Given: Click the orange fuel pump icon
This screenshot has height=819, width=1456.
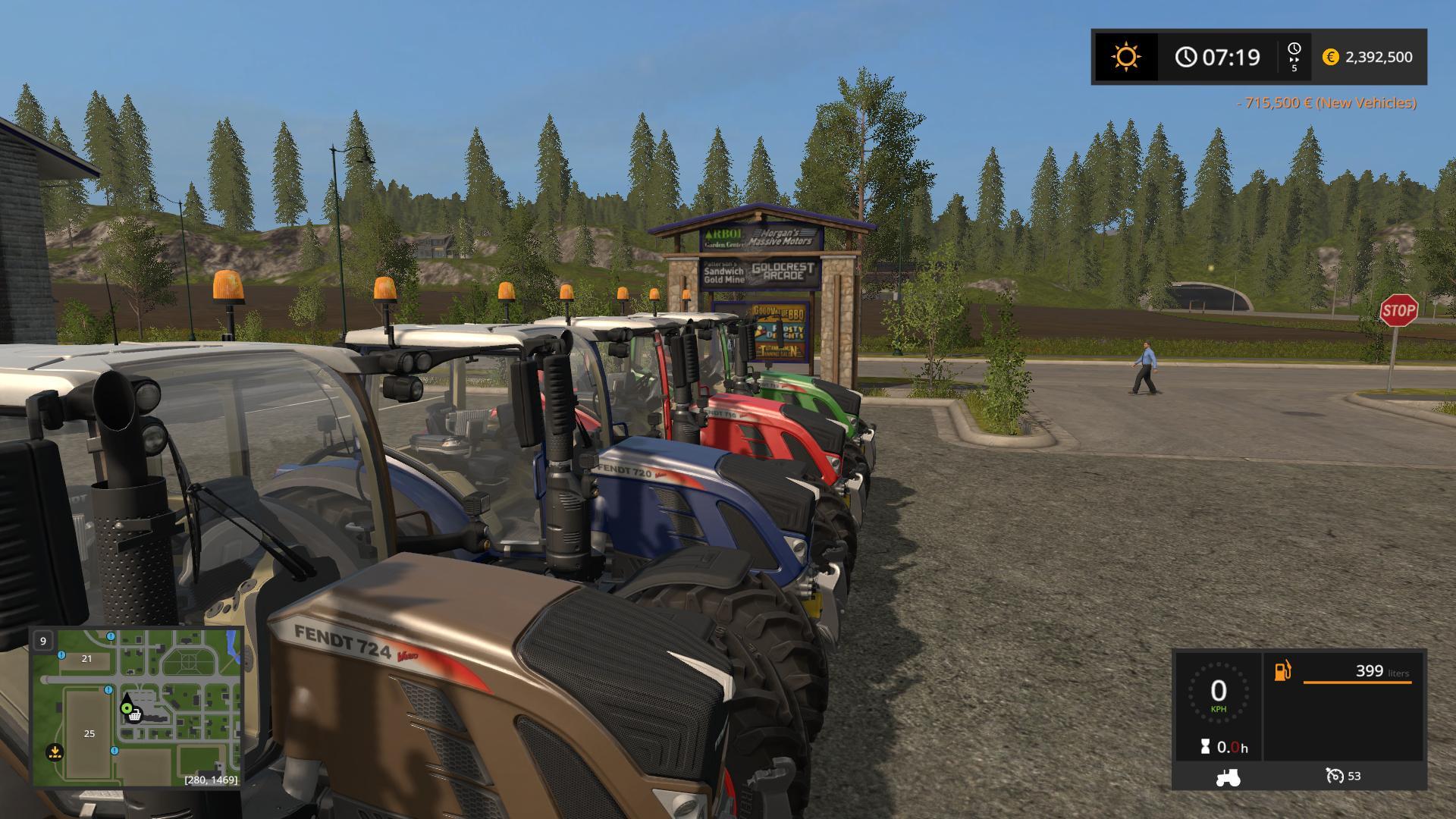Looking at the screenshot, I should [x=1282, y=671].
